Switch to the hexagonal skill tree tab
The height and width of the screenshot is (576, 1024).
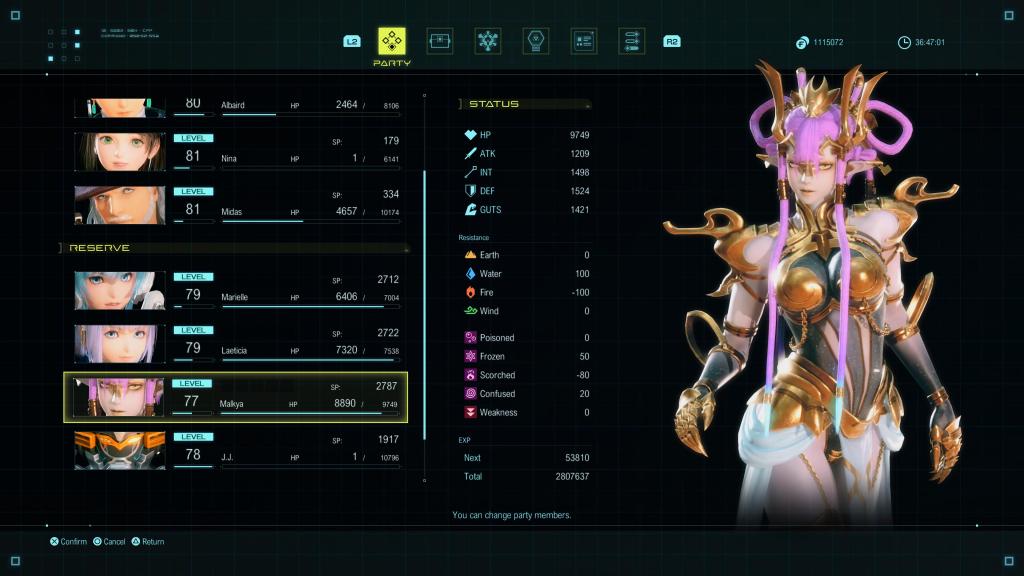(x=488, y=41)
